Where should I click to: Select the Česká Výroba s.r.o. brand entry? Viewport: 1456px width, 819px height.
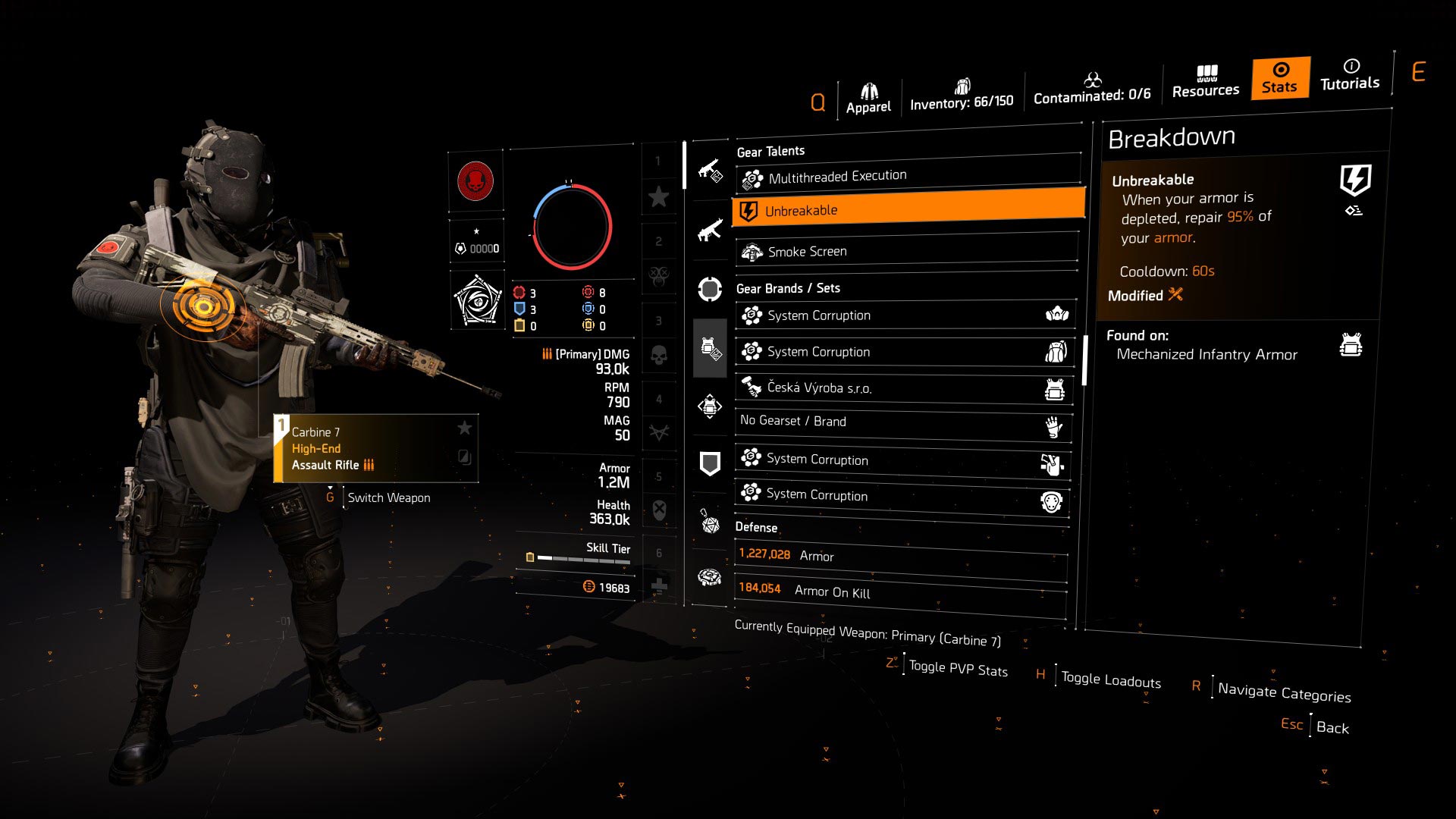[x=902, y=388]
